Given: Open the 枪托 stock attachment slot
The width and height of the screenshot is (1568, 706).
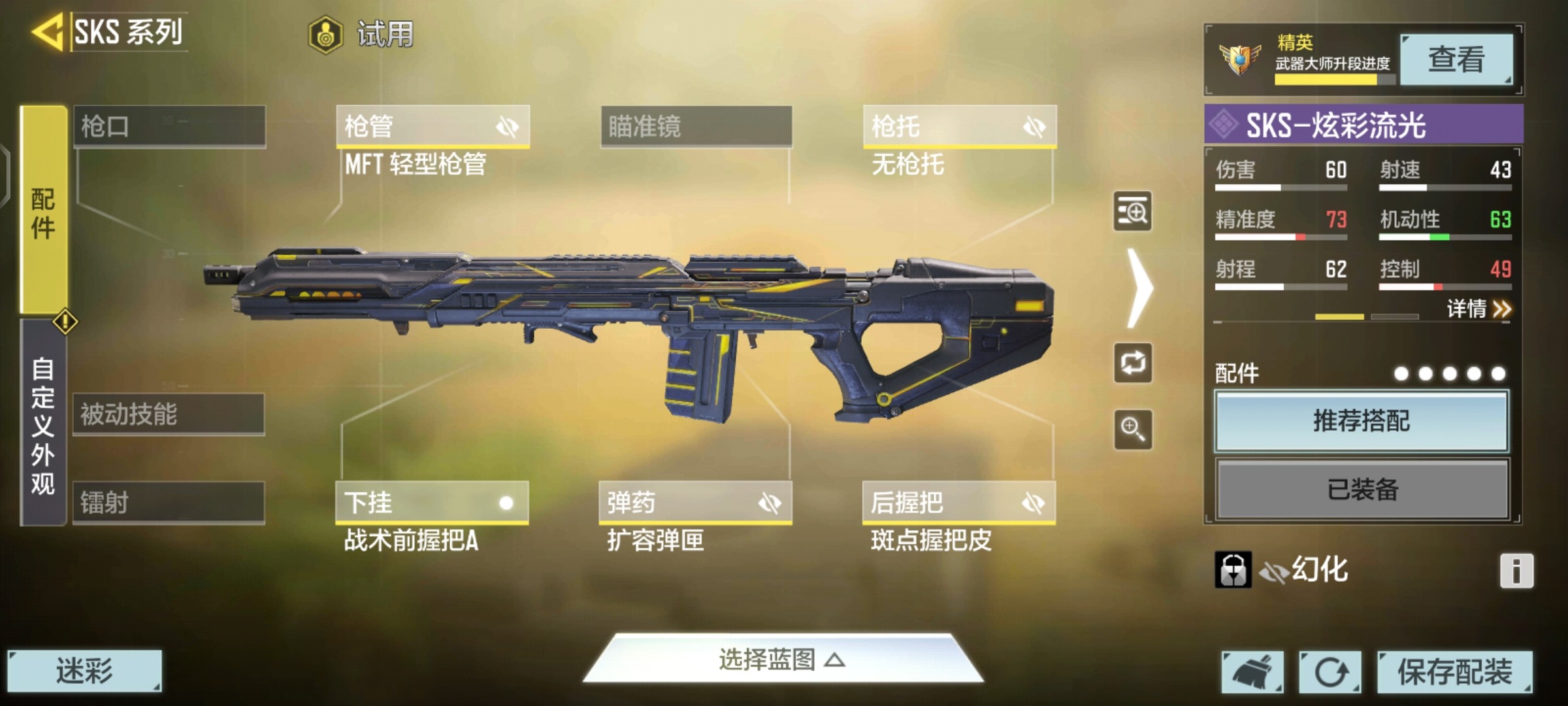Looking at the screenshot, I should (x=959, y=126).
